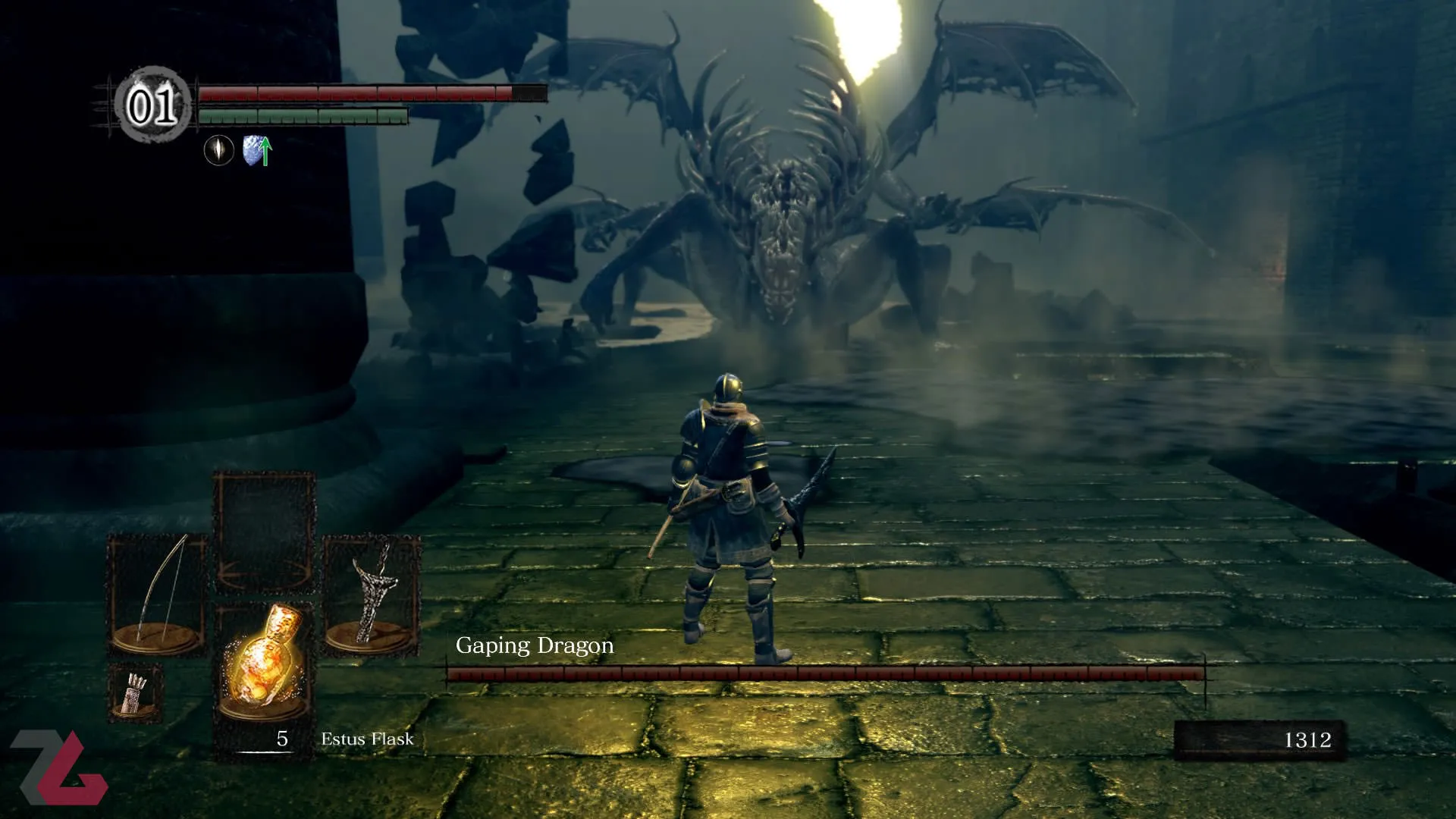
Task: Click the slit-eye status effect icon
Action: 219,149
